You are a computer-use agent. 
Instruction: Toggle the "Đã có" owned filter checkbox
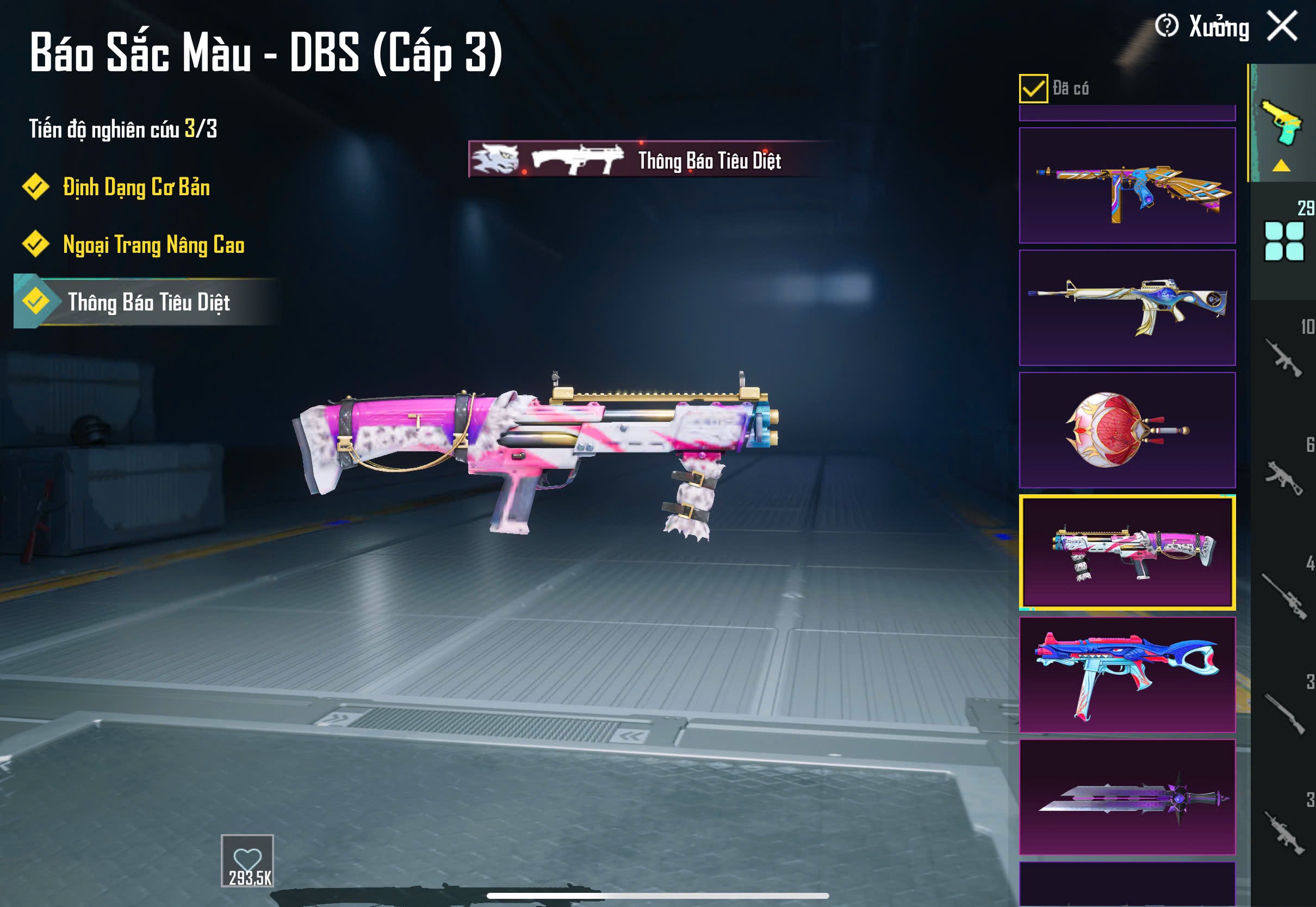1033,88
